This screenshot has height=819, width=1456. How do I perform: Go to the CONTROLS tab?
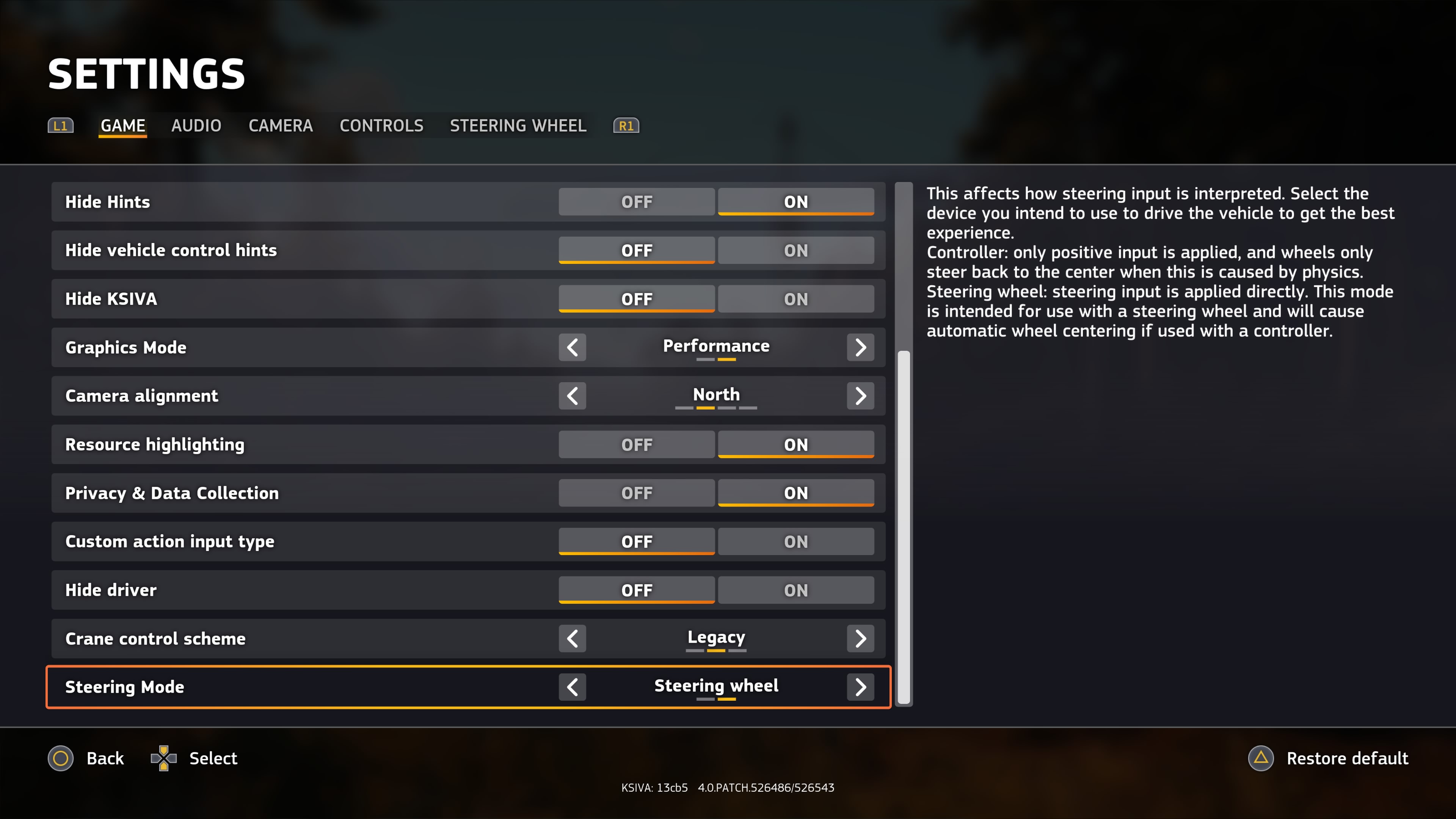(381, 126)
